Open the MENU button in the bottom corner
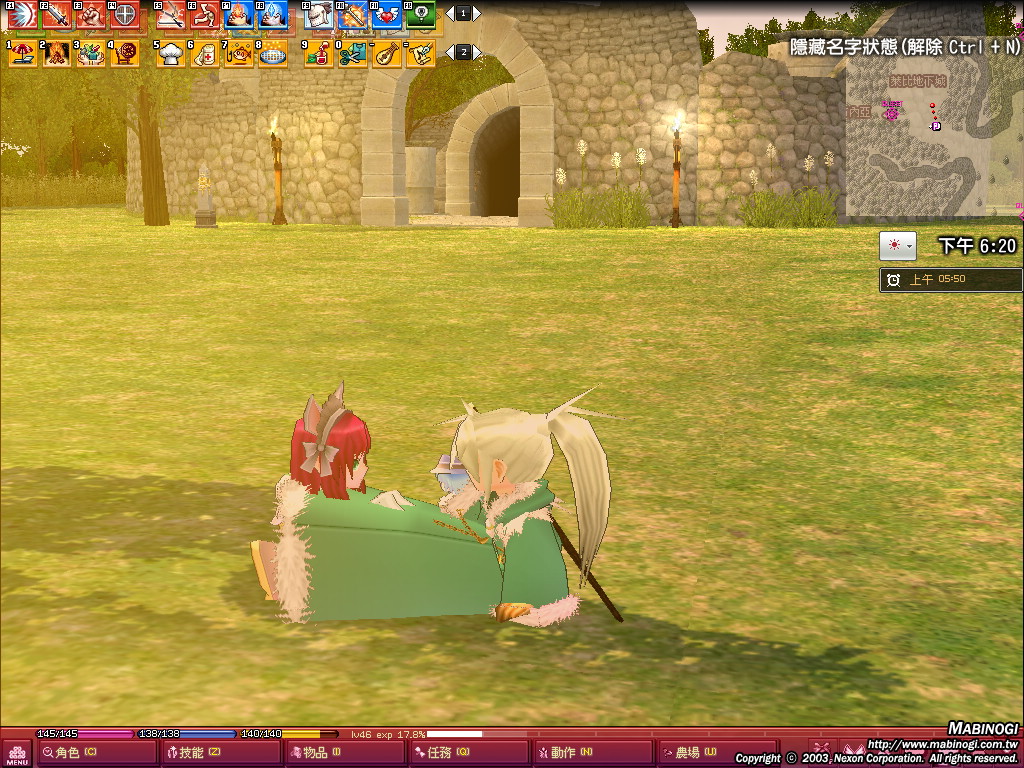1024x768 pixels. (x=17, y=753)
